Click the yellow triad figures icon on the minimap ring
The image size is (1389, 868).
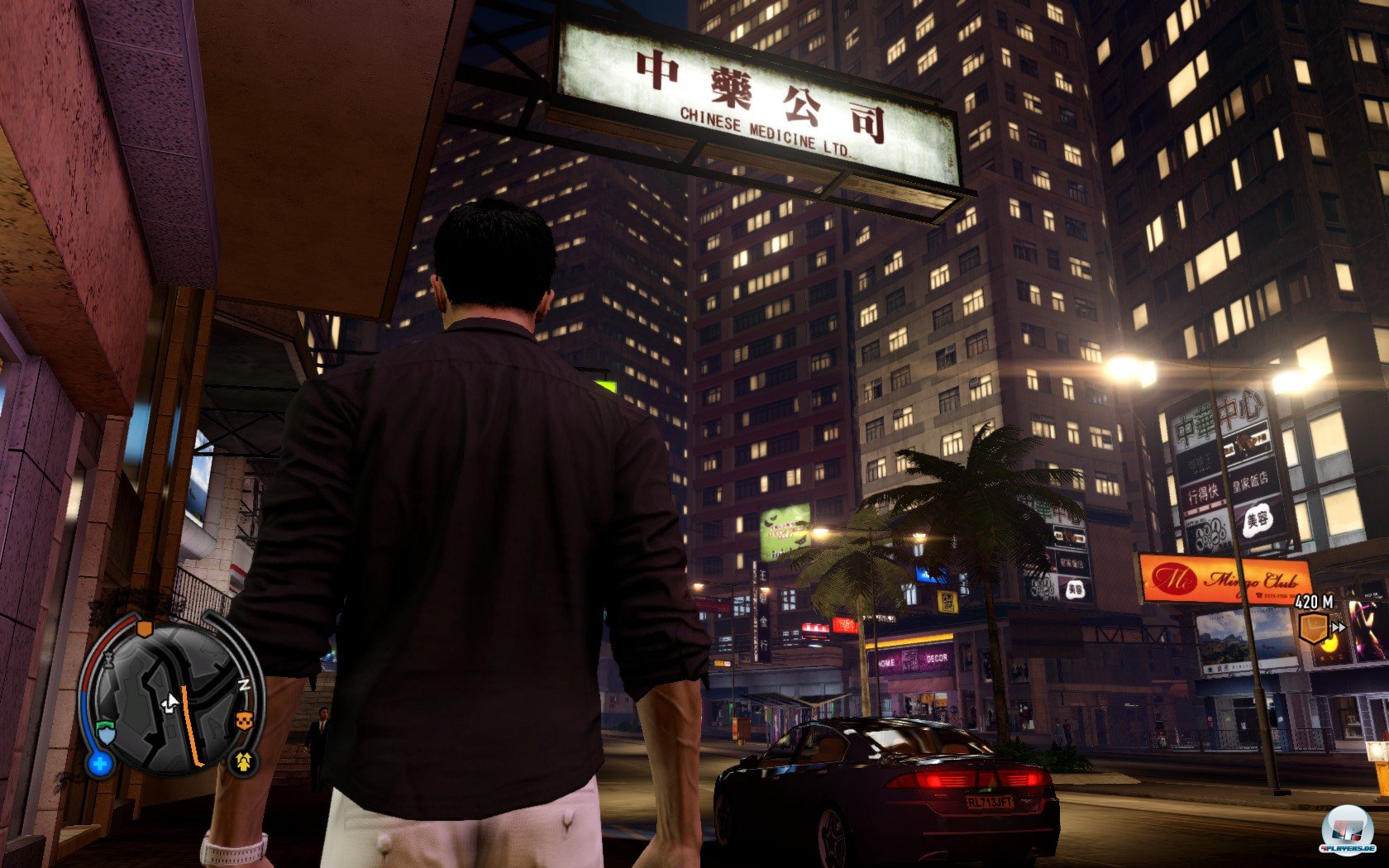point(242,761)
